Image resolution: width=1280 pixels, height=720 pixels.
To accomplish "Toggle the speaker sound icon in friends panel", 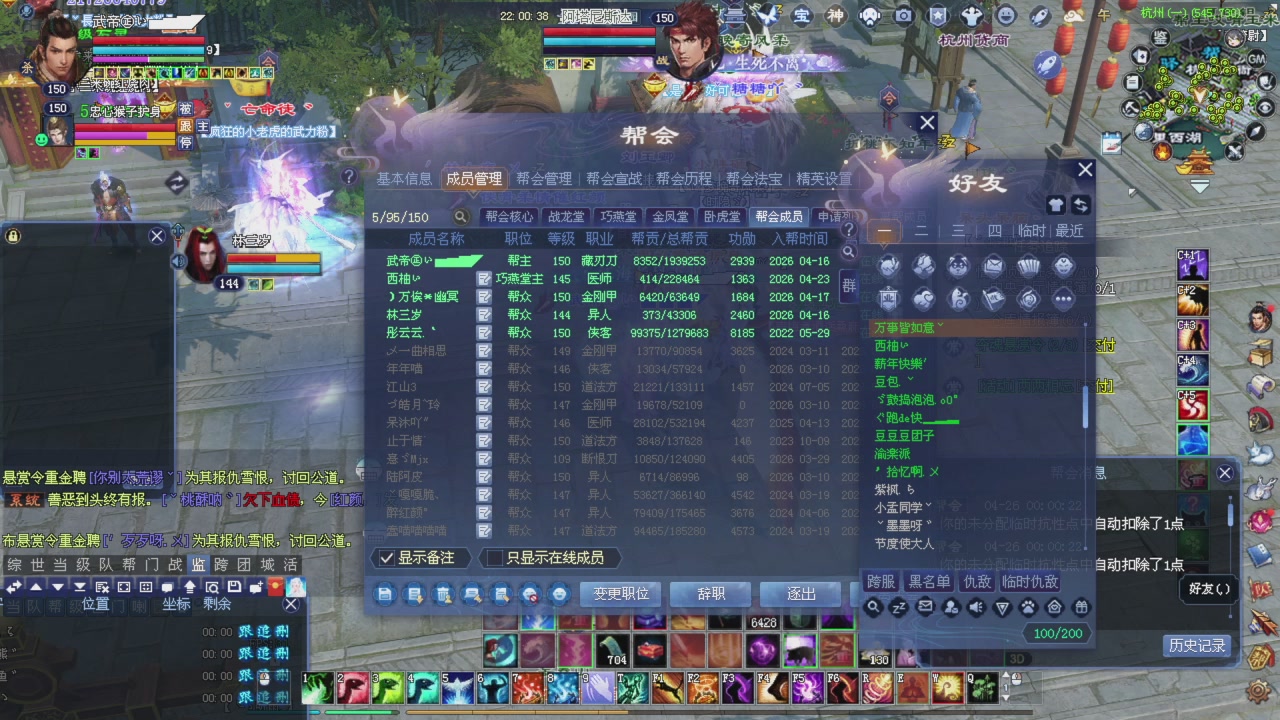I will [975, 607].
